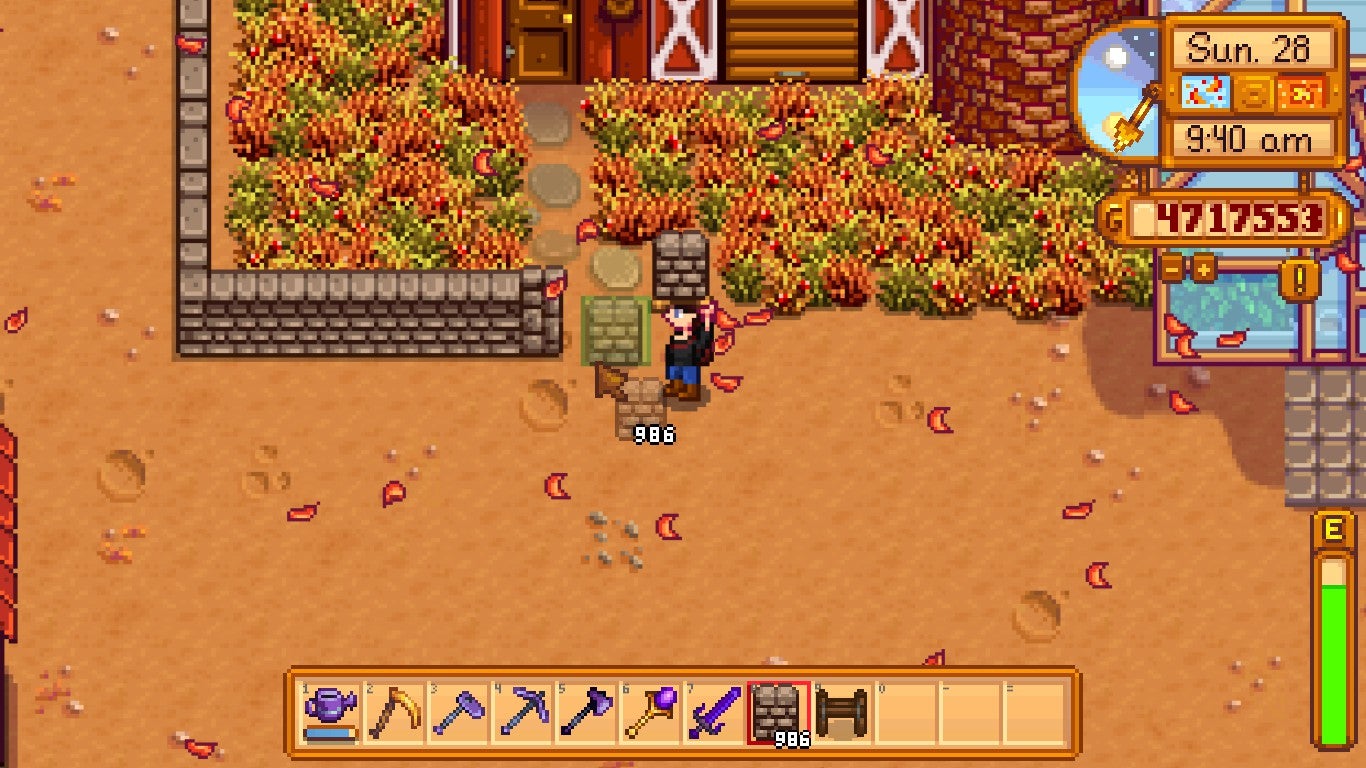Zoom out with the minus button
Viewport: 1366px width, 768px height.
tap(1172, 268)
